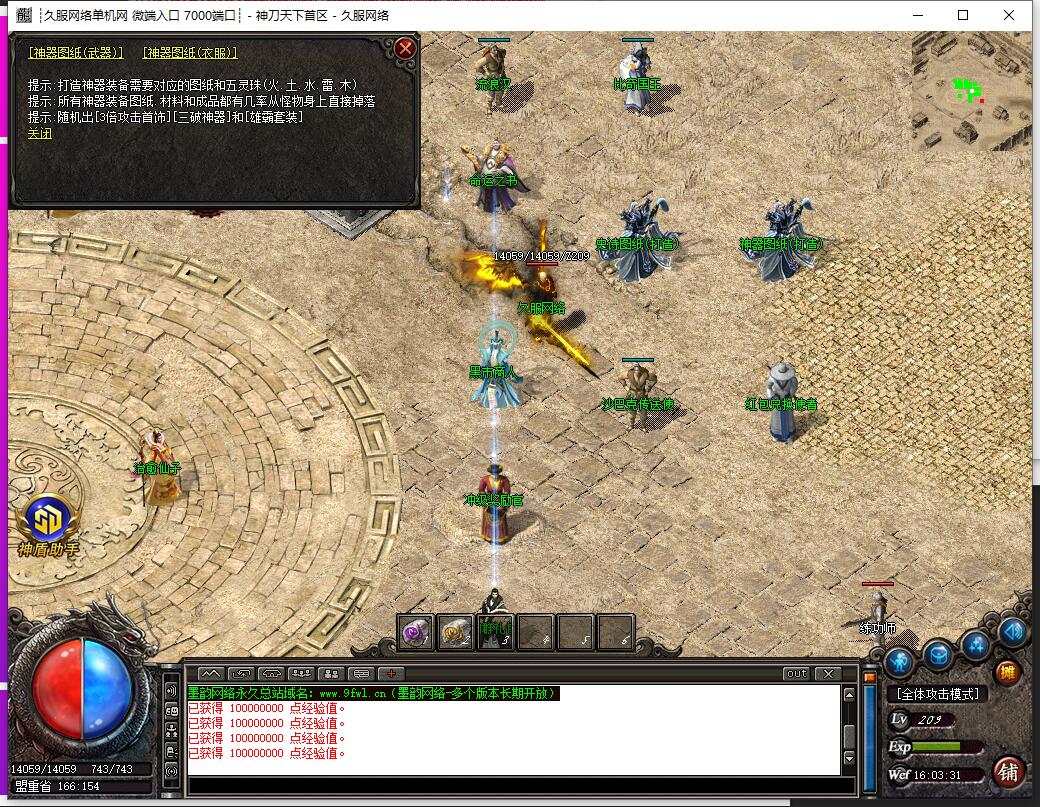The height and width of the screenshot is (807, 1040).
Task: Close the NPC dialog with the red X
Action: click(x=405, y=48)
